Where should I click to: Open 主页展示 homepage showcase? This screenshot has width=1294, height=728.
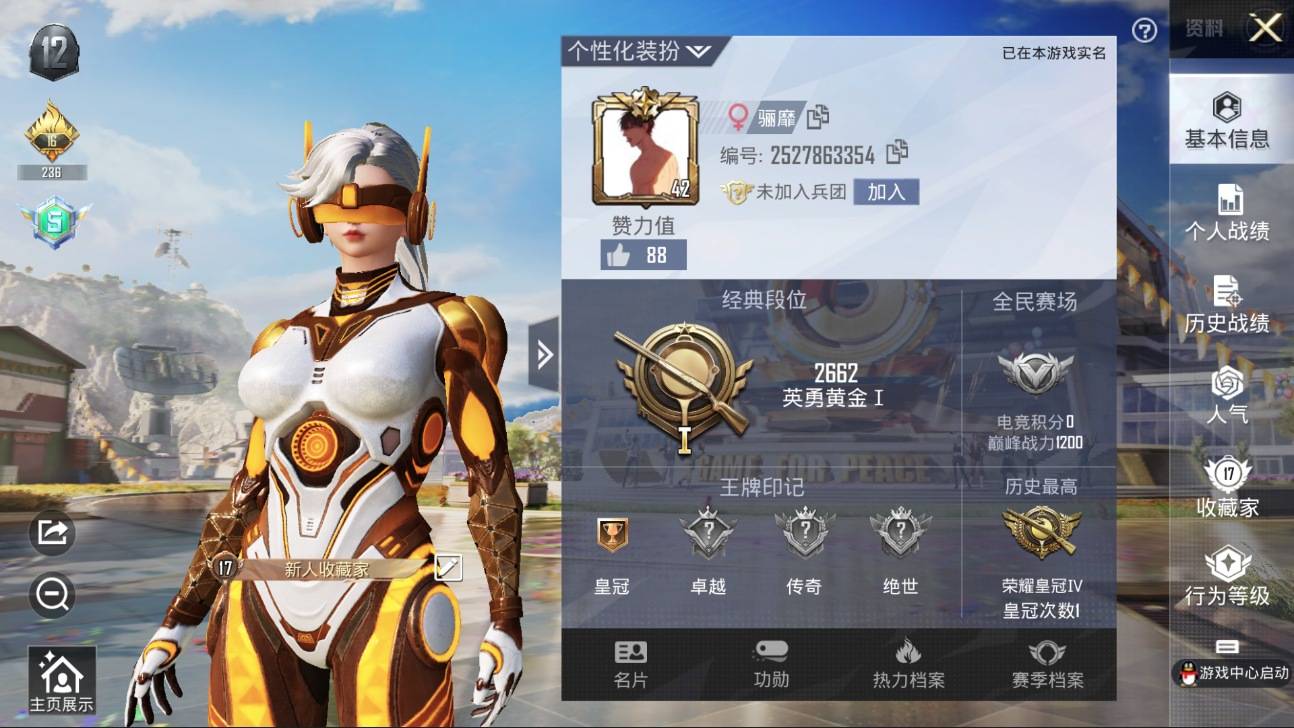tap(62, 682)
